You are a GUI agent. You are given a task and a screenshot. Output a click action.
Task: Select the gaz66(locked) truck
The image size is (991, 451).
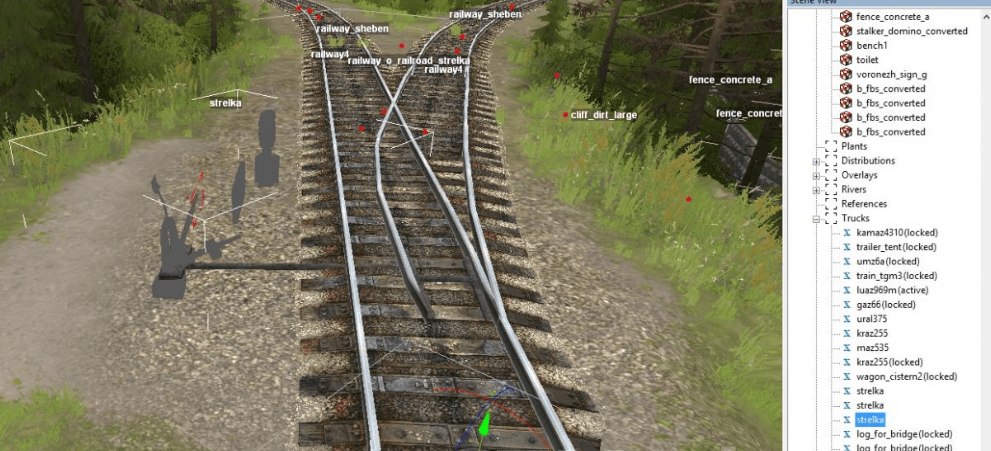coord(886,304)
